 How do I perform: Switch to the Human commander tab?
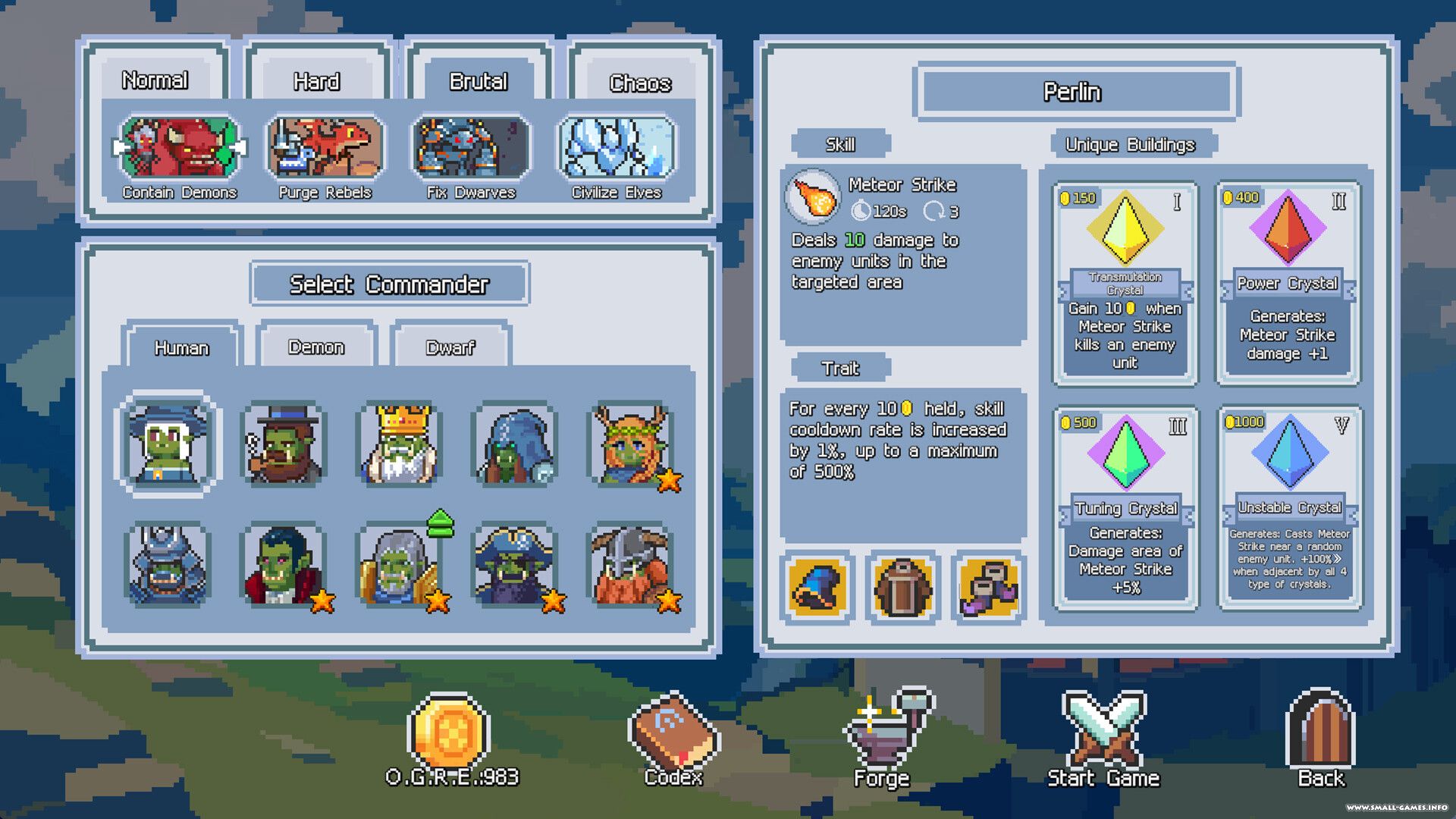[x=181, y=347]
